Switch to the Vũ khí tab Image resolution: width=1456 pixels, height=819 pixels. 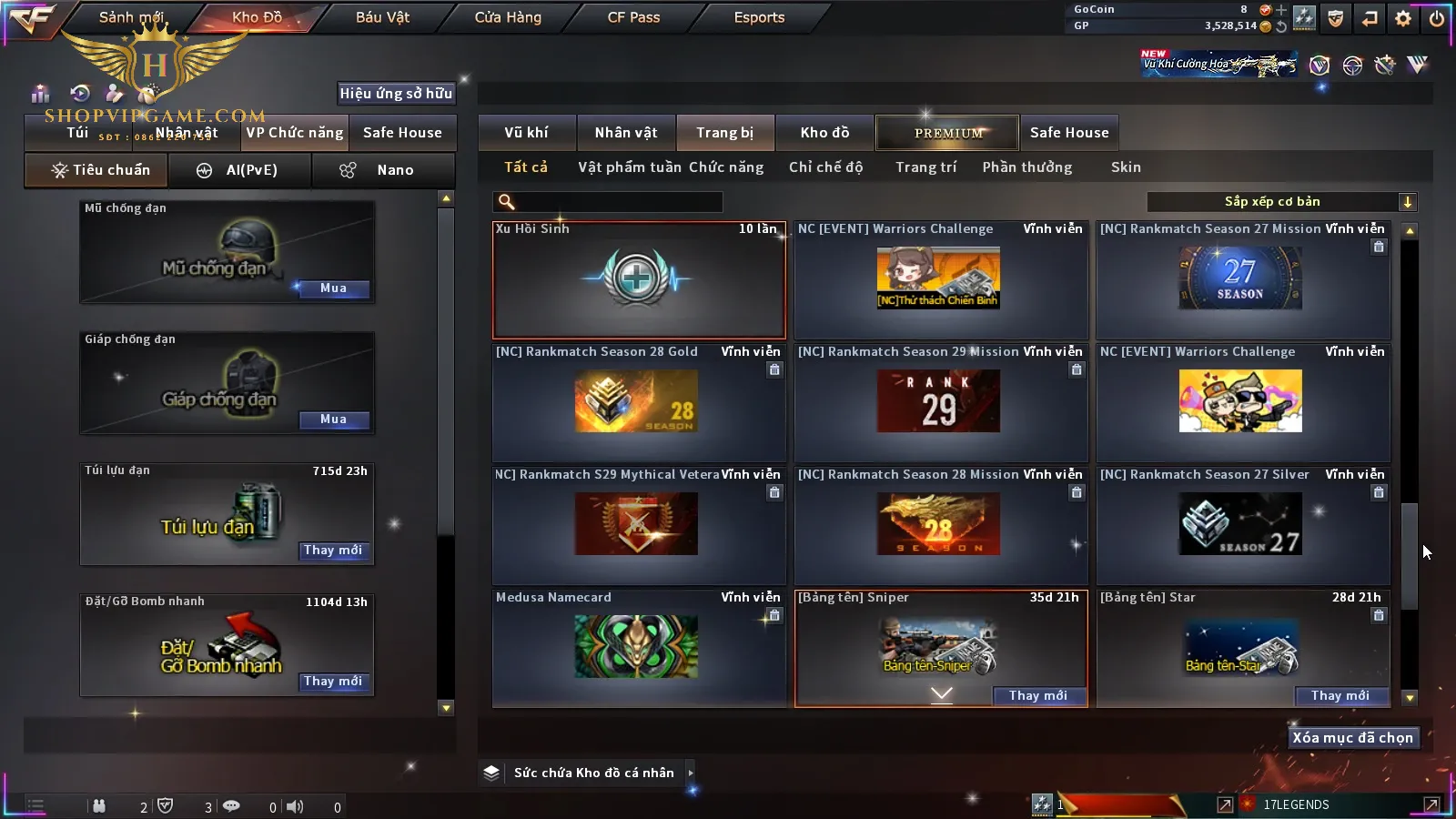click(526, 133)
